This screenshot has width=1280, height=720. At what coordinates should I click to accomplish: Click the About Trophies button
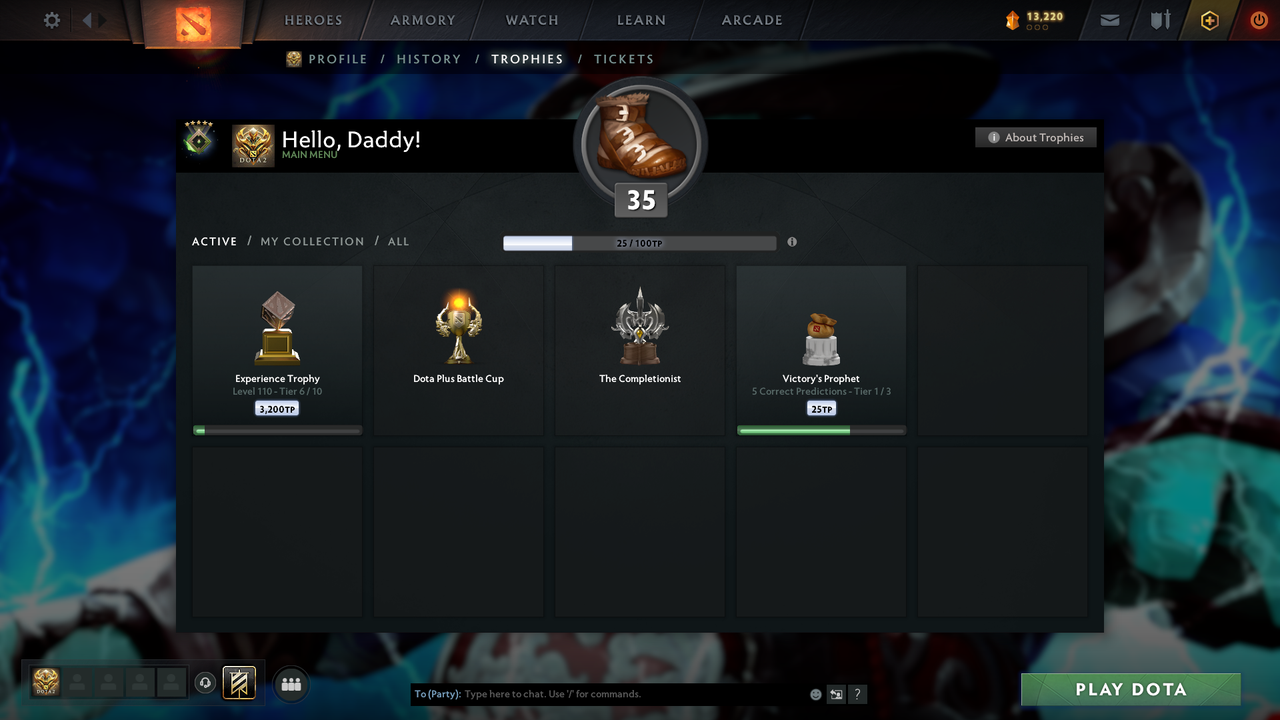coord(1036,137)
